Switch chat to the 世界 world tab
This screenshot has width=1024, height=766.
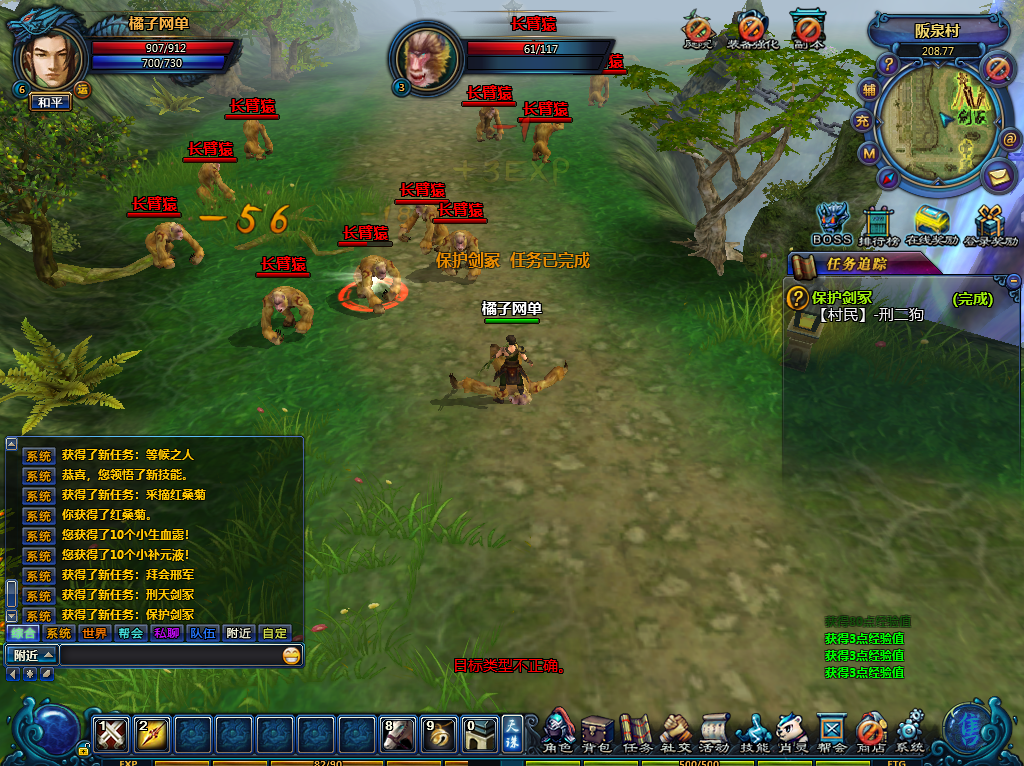pos(95,633)
